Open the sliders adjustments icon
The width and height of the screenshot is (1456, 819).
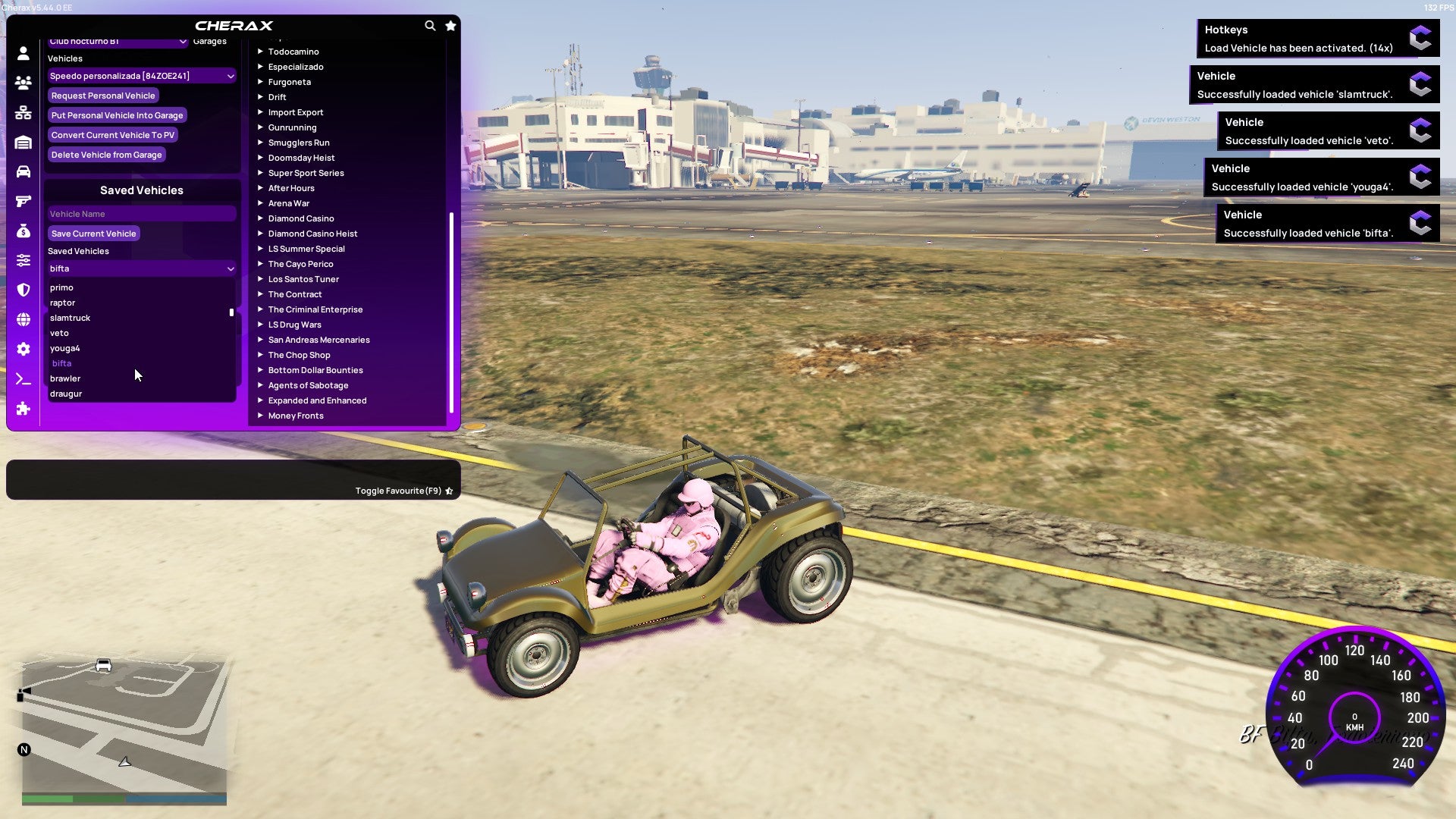(23, 260)
